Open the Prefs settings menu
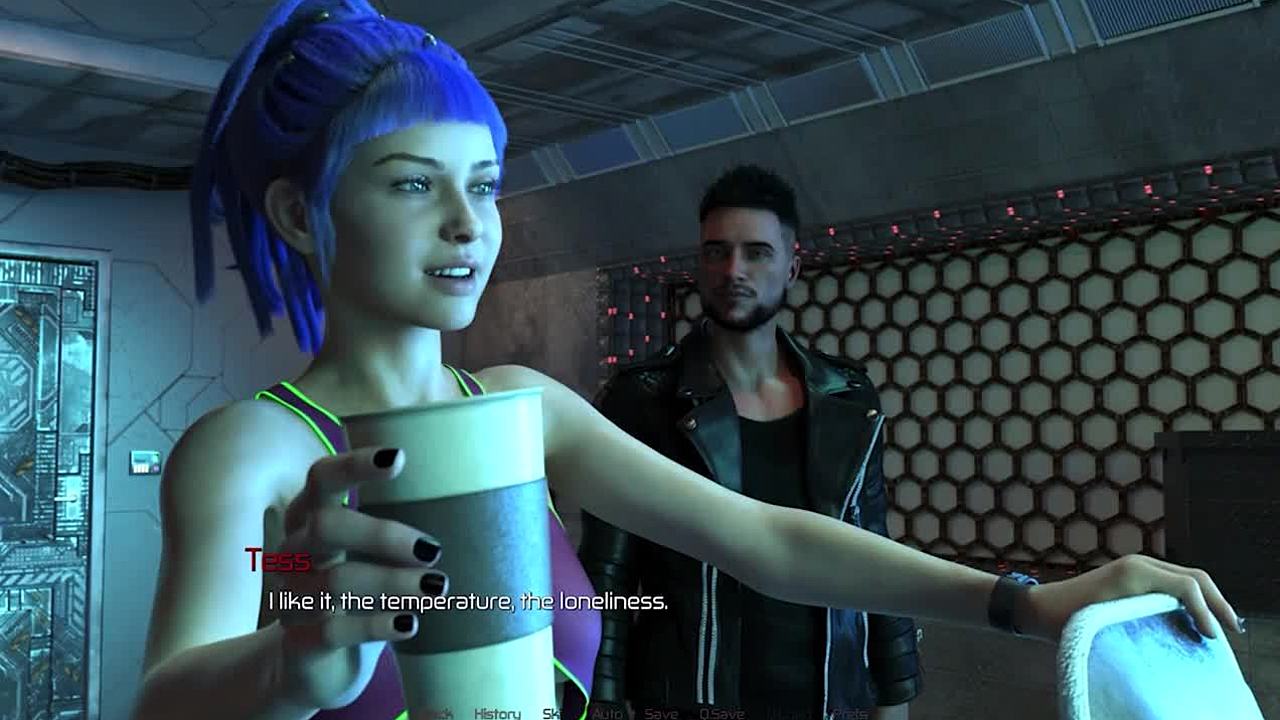Image resolution: width=1280 pixels, height=720 pixels. [x=850, y=713]
